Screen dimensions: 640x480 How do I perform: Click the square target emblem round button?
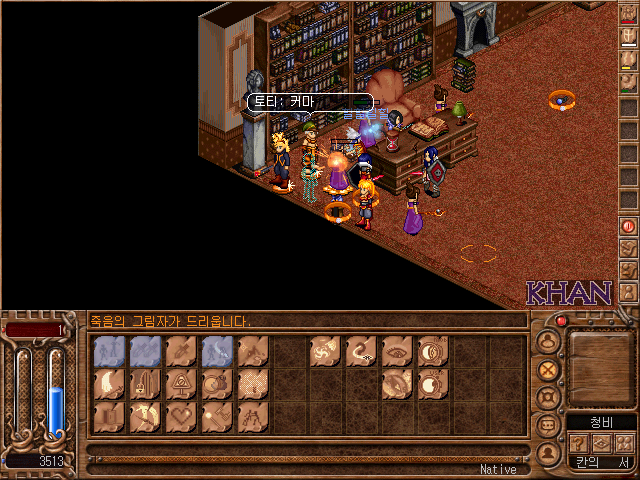point(548,396)
